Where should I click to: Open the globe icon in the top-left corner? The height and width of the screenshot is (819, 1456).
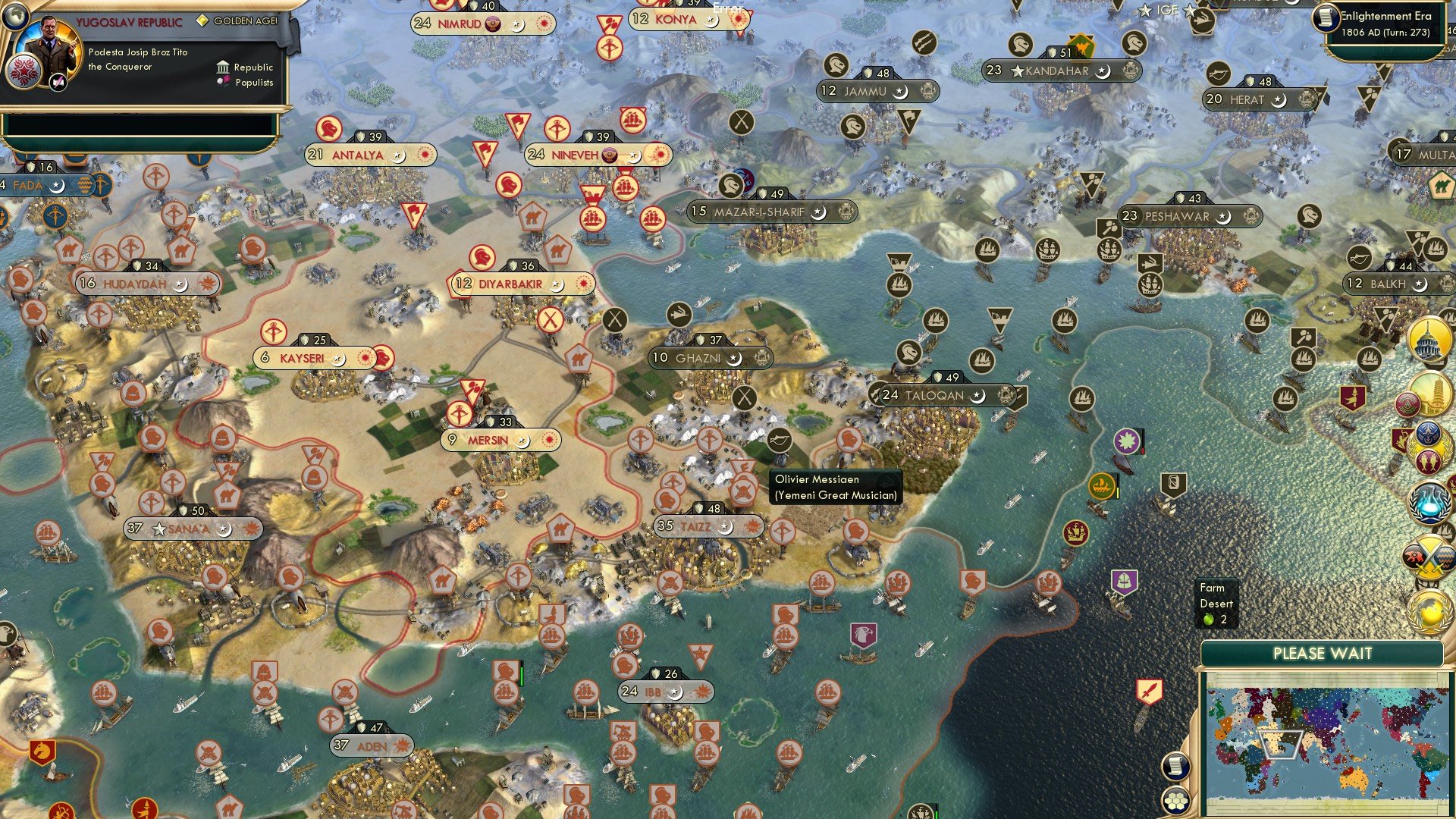pos(14,15)
